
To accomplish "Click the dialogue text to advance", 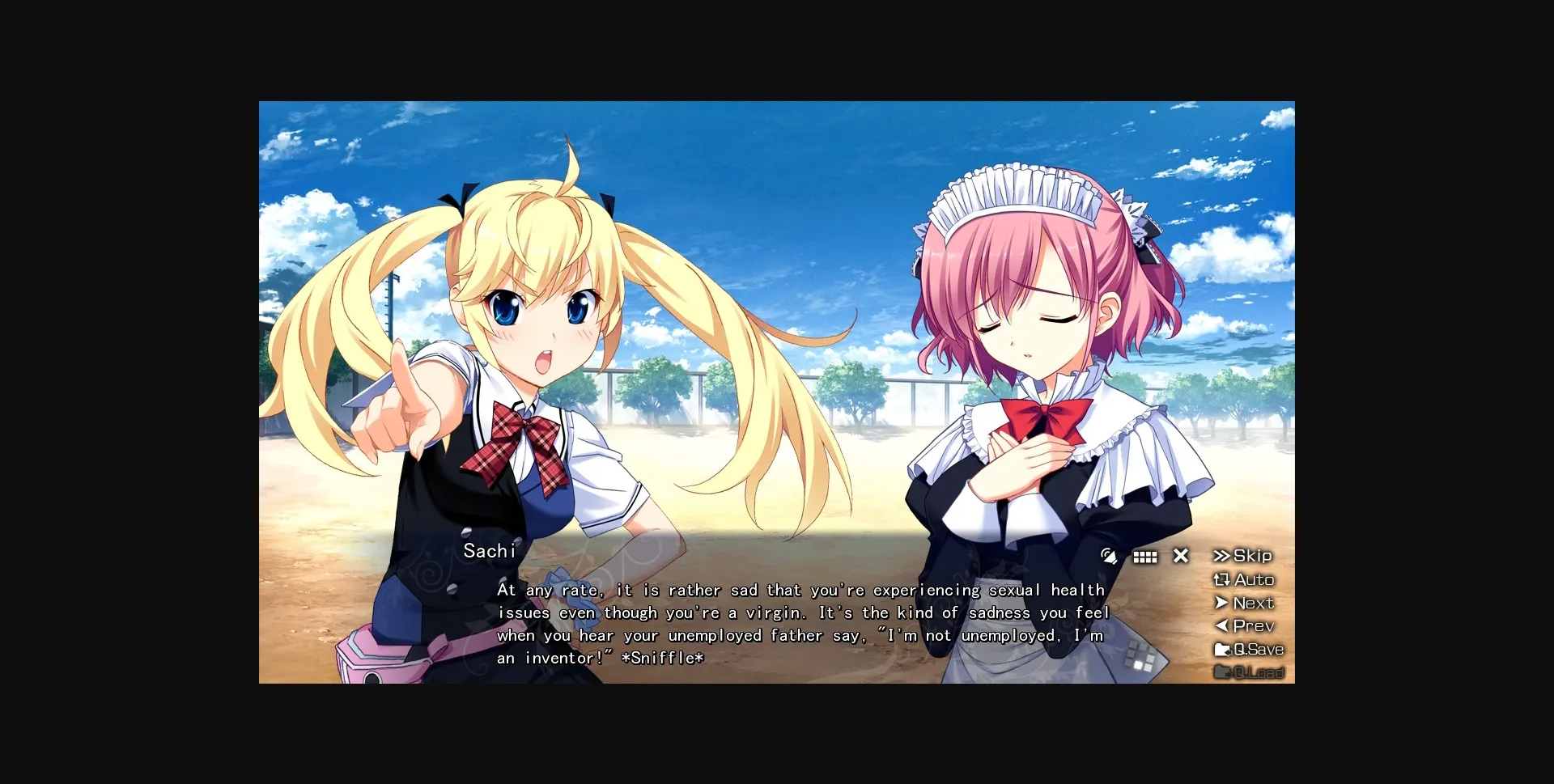I will tap(801, 624).
